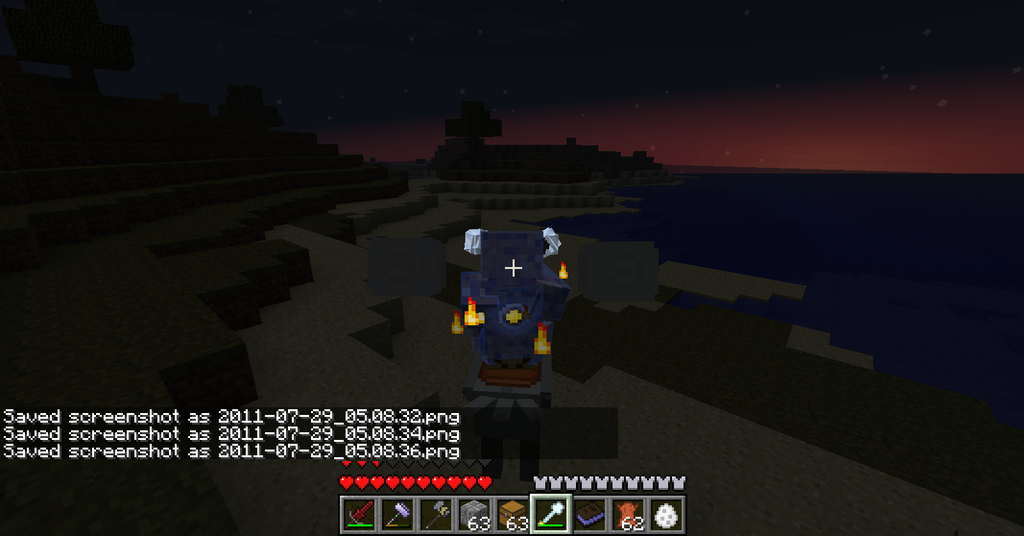Pick the stone brick stack slot
1024x536 pixels.
pyautogui.click(x=473, y=514)
